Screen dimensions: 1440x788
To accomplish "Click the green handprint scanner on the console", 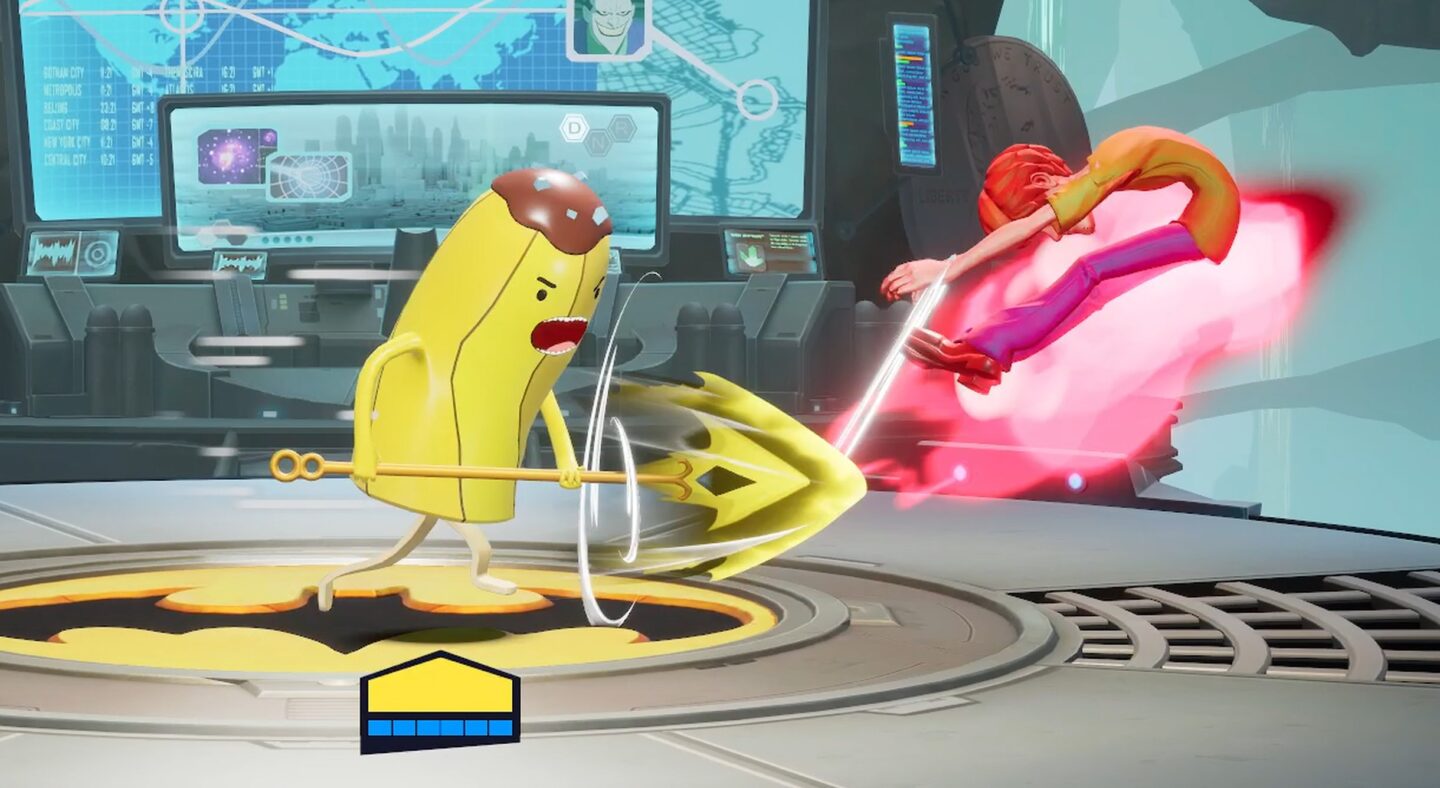I will tap(750, 256).
